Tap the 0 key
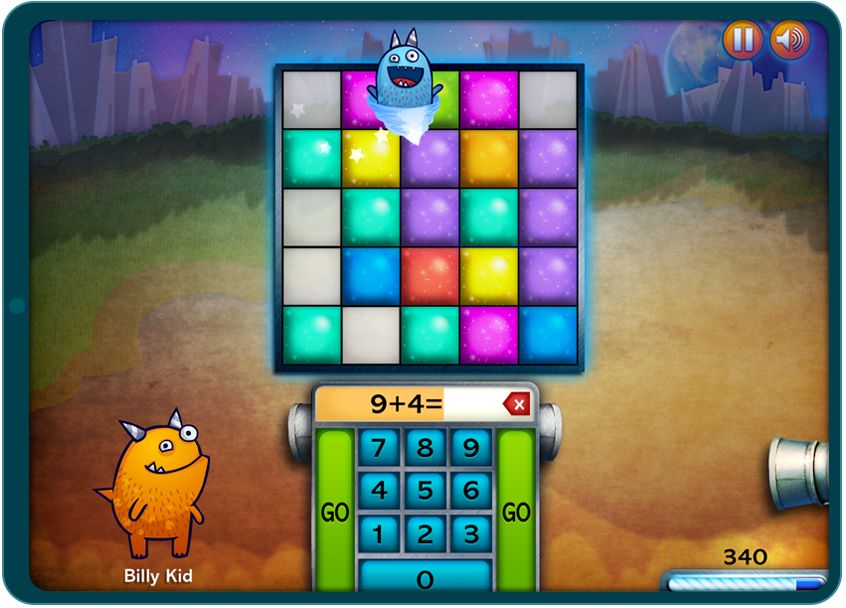This screenshot has width=846, height=608. (x=425, y=577)
